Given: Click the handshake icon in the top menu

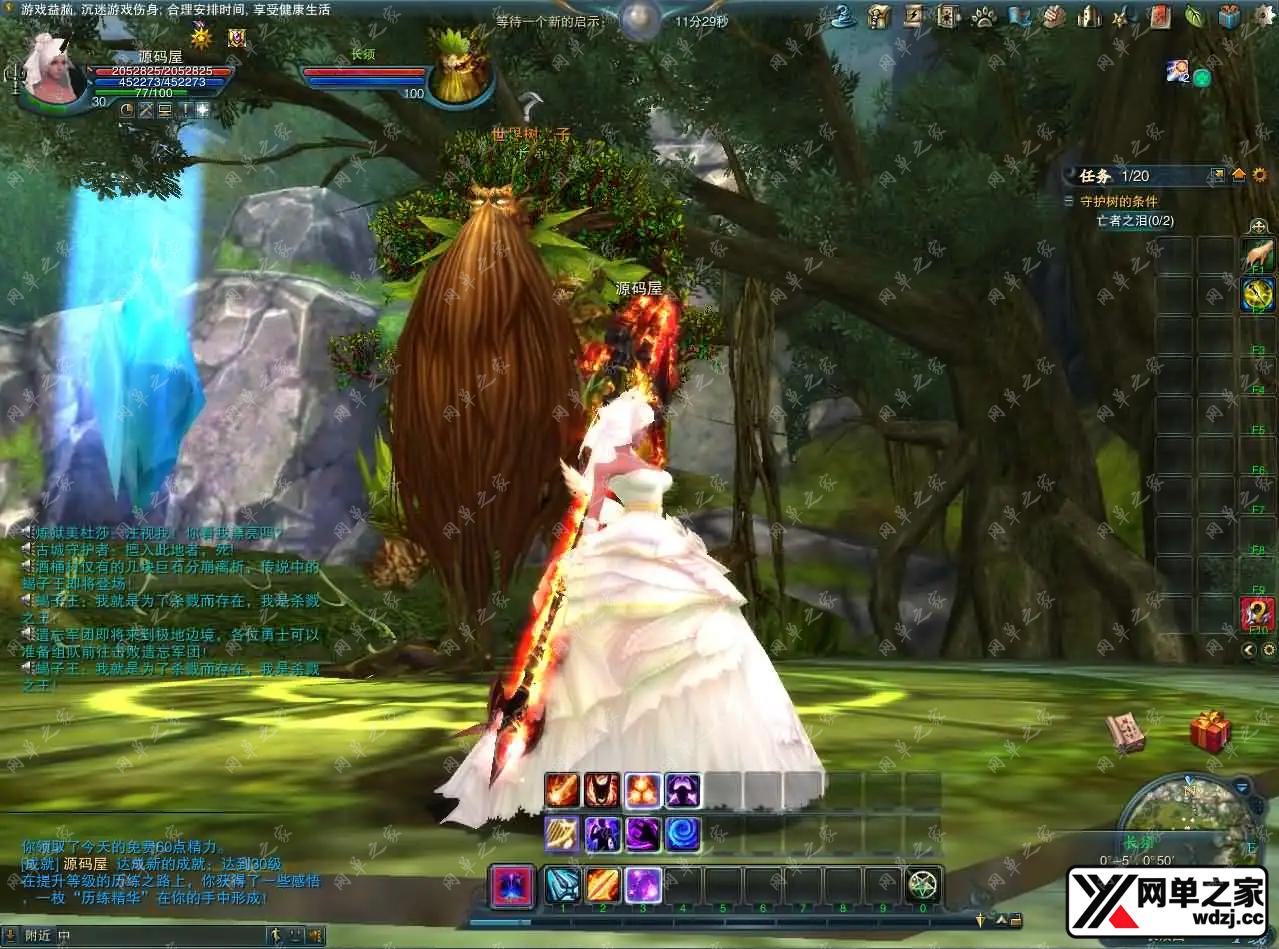Looking at the screenshot, I should 1054,16.
